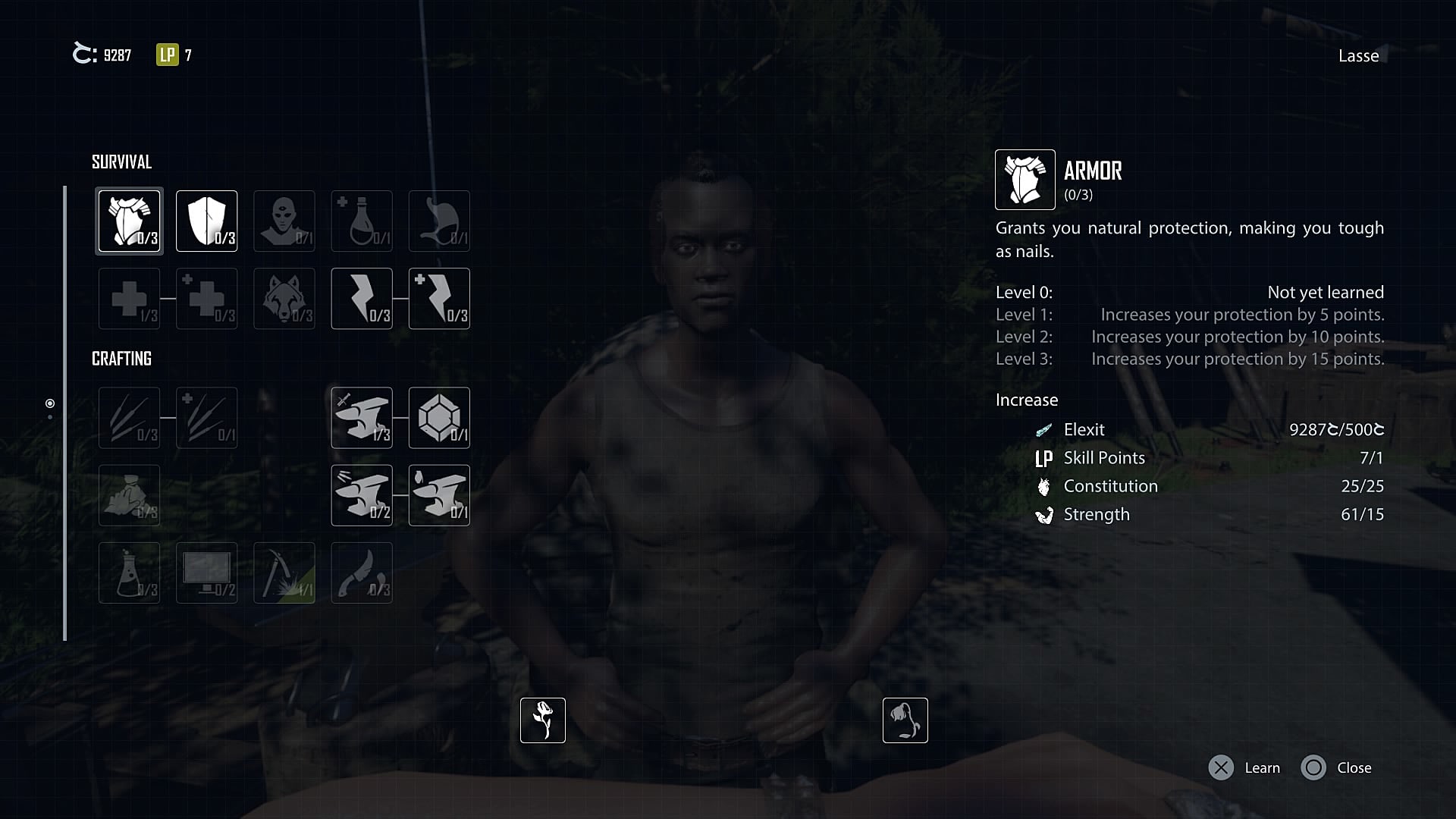Select the pickaxe mining skill
Image resolution: width=1456 pixels, height=819 pixels.
pos(284,573)
